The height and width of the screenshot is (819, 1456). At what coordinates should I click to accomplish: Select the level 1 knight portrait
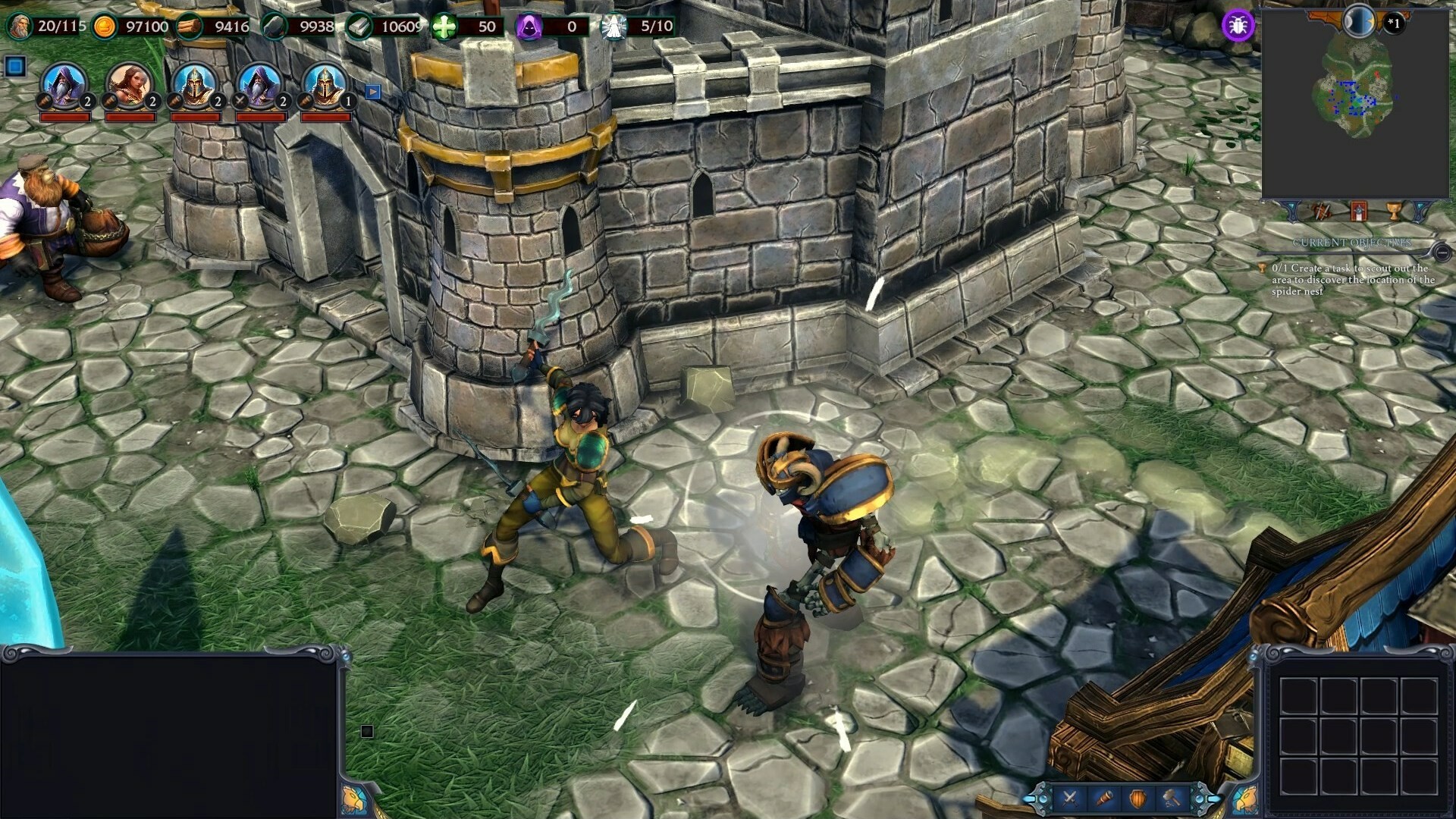click(x=325, y=84)
